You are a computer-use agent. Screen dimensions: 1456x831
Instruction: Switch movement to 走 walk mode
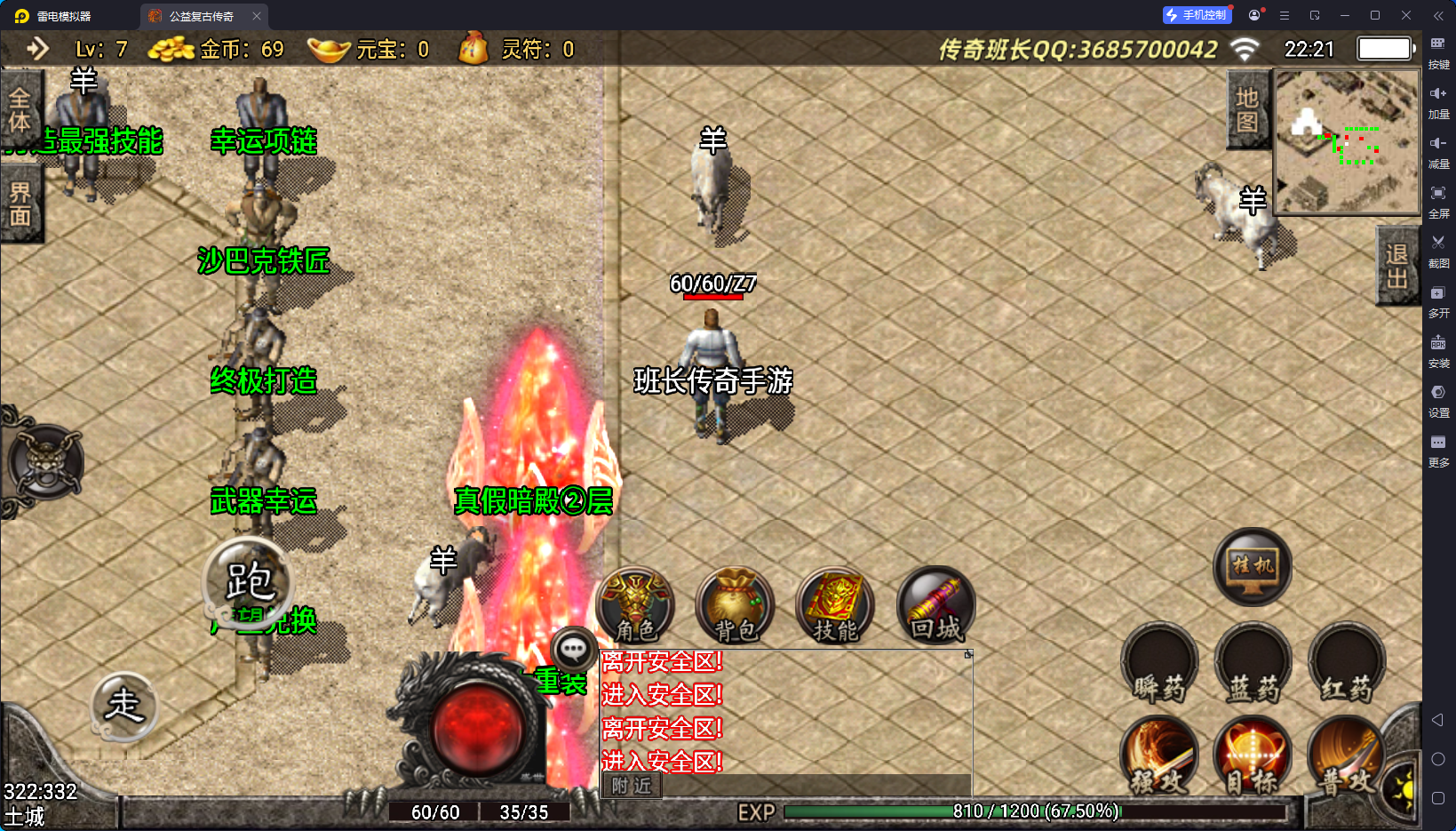124,706
